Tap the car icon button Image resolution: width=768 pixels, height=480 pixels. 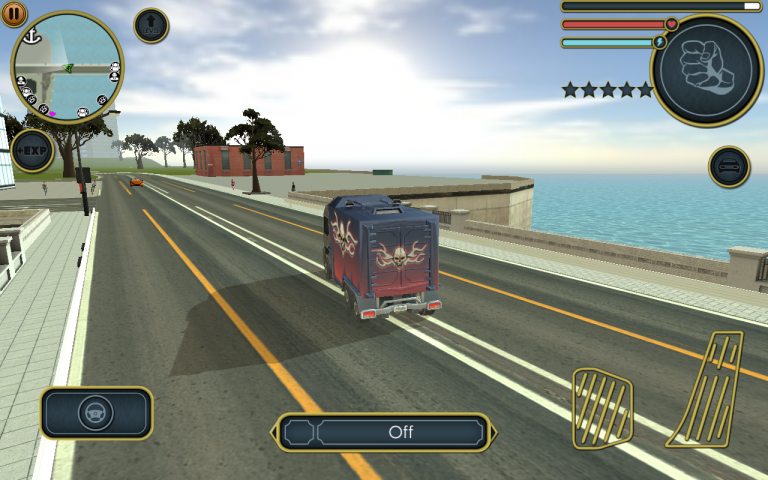click(x=729, y=166)
